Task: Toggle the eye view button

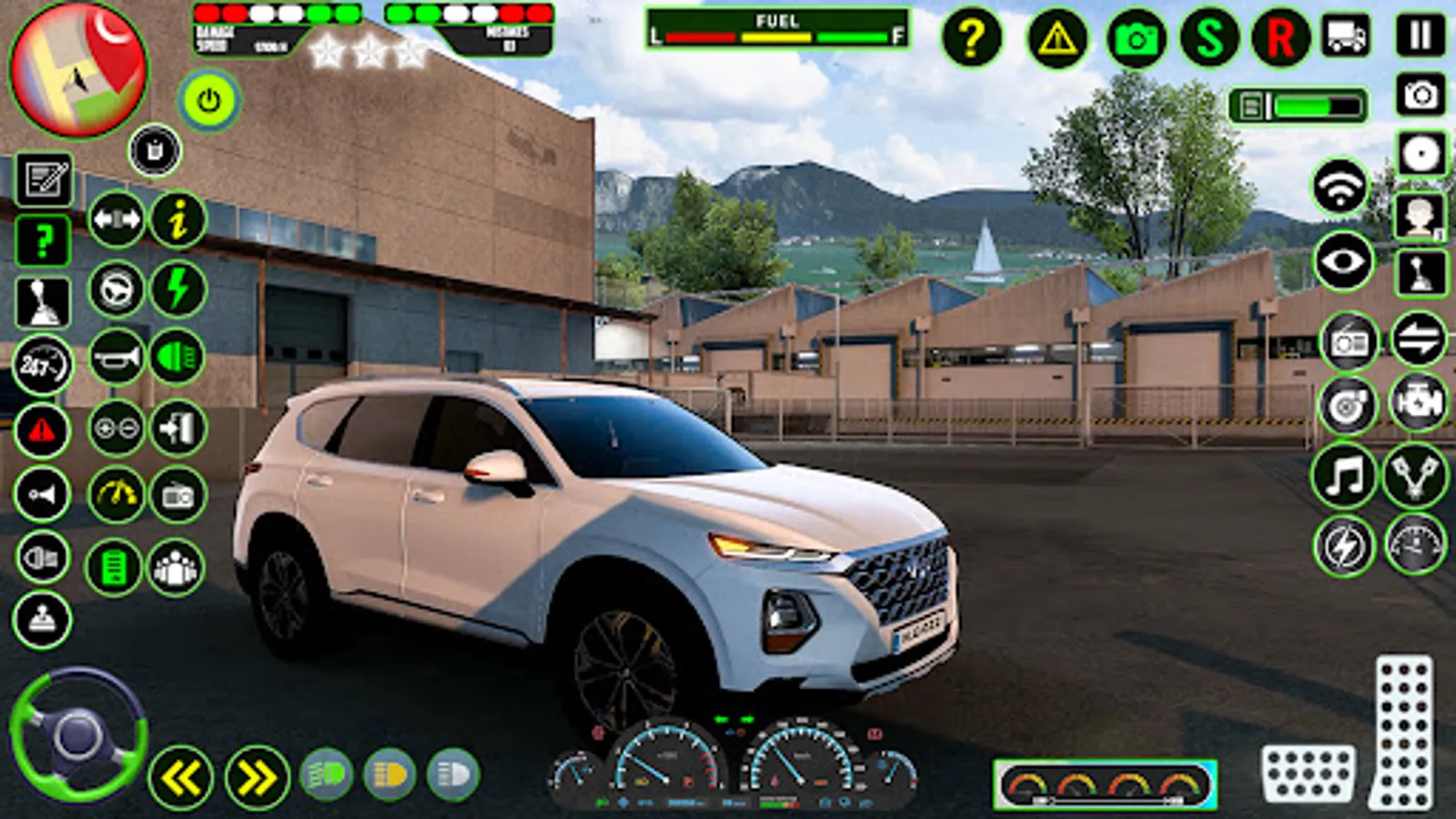Action: (x=1343, y=262)
